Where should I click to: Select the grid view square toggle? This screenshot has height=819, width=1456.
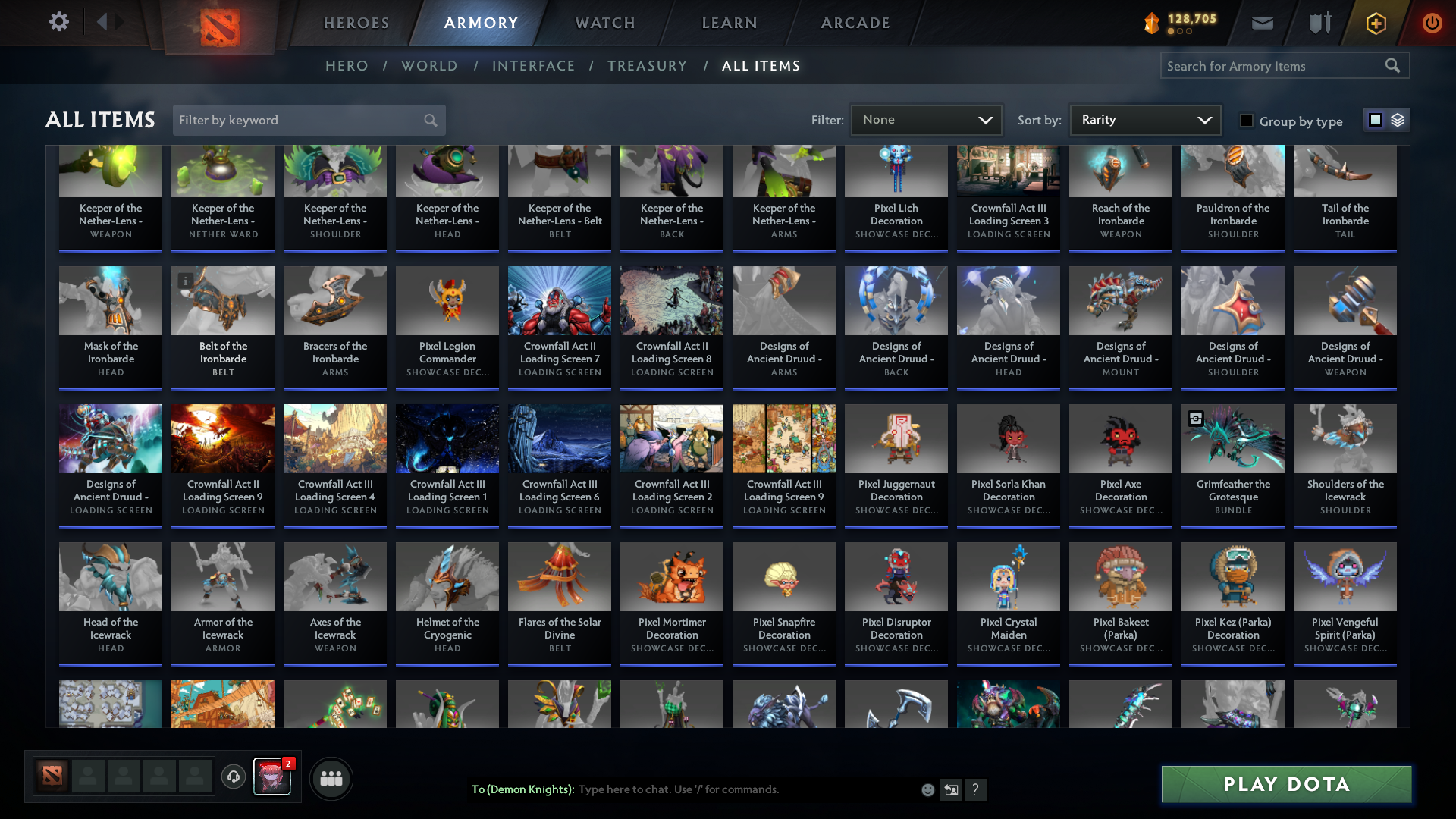[1376, 120]
